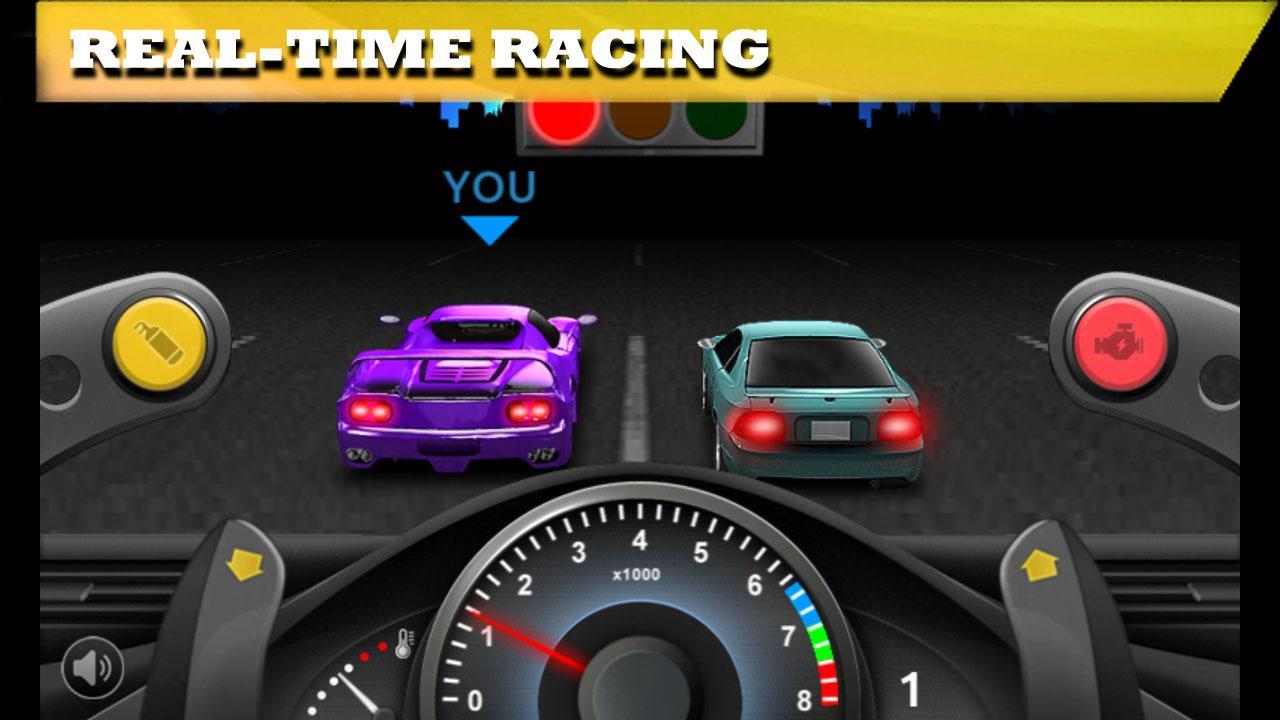The height and width of the screenshot is (720, 1280).
Task: Toggle the red traffic light circle
Action: (563, 123)
